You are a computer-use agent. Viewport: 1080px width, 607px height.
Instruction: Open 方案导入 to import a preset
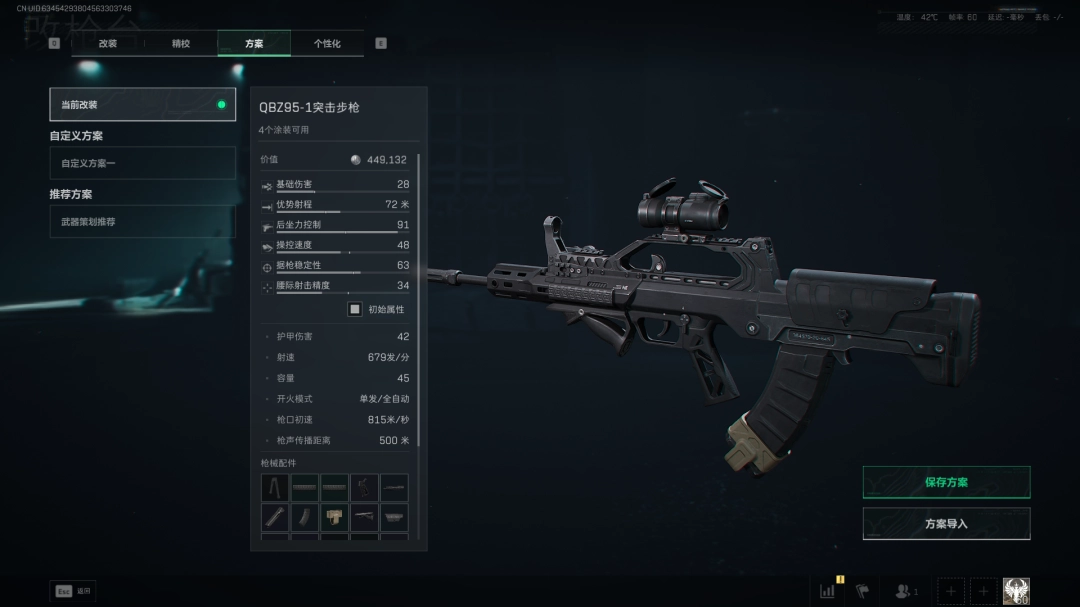point(946,523)
